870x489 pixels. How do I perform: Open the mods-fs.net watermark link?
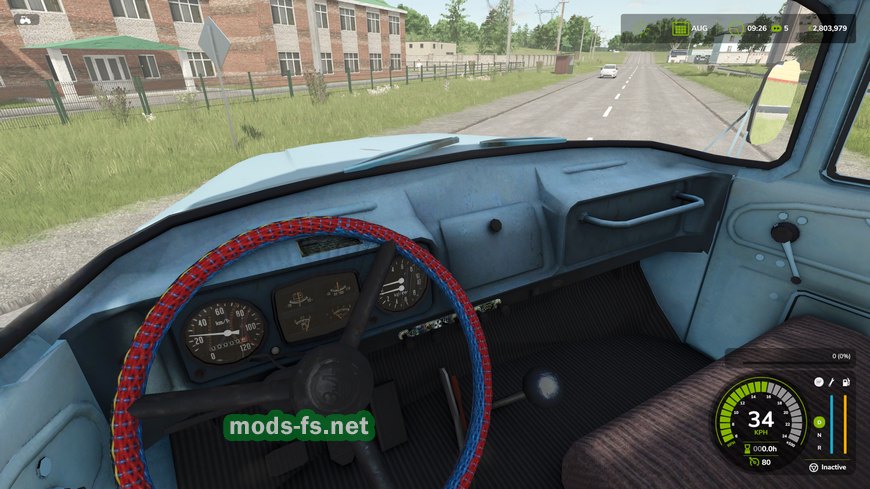tap(298, 427)
